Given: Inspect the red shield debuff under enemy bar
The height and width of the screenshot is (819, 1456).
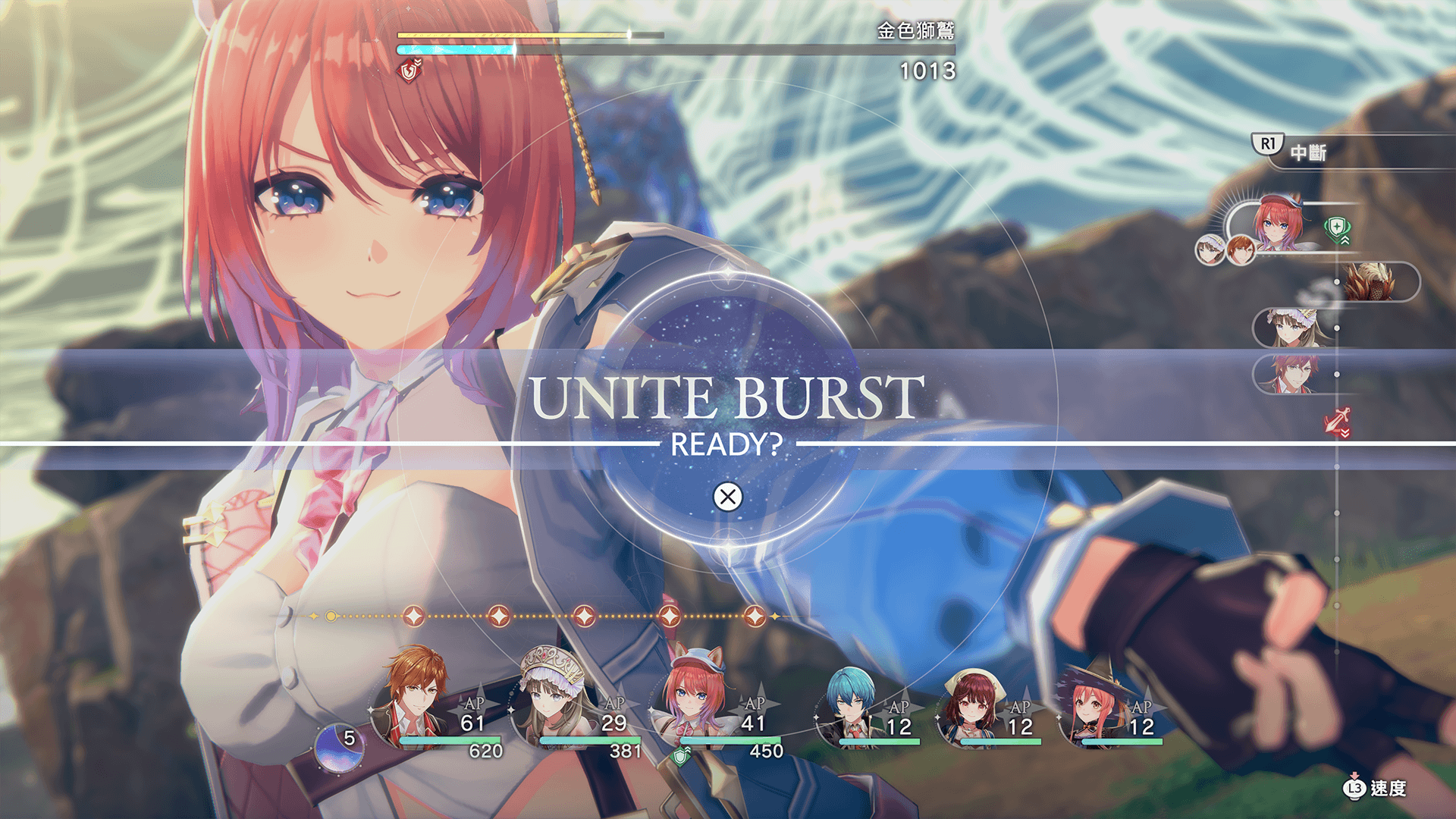Looking at the screenshot, I should [410, 71].
